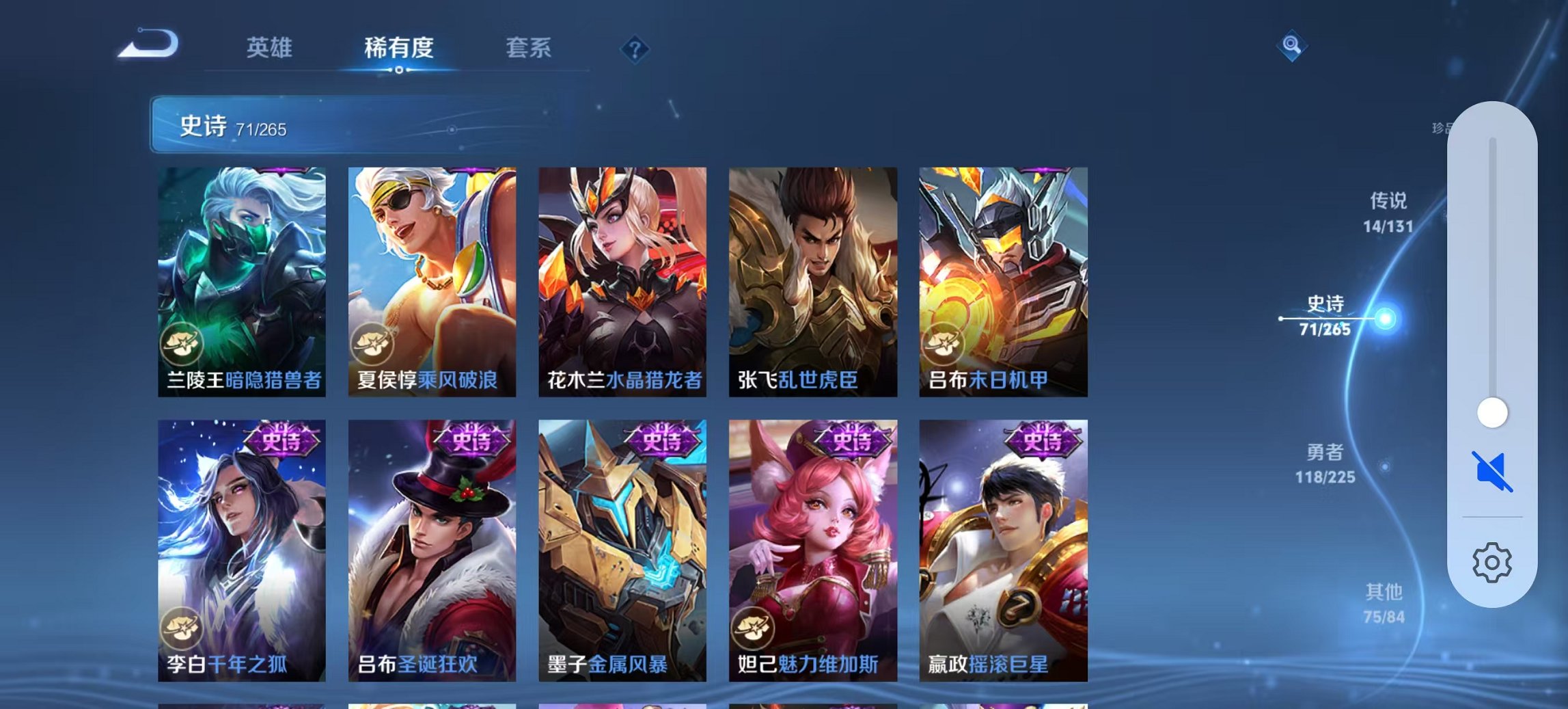Switch to the 套系 tab
This screenshot has height=709, width=1568.
[x=529, y=49]
